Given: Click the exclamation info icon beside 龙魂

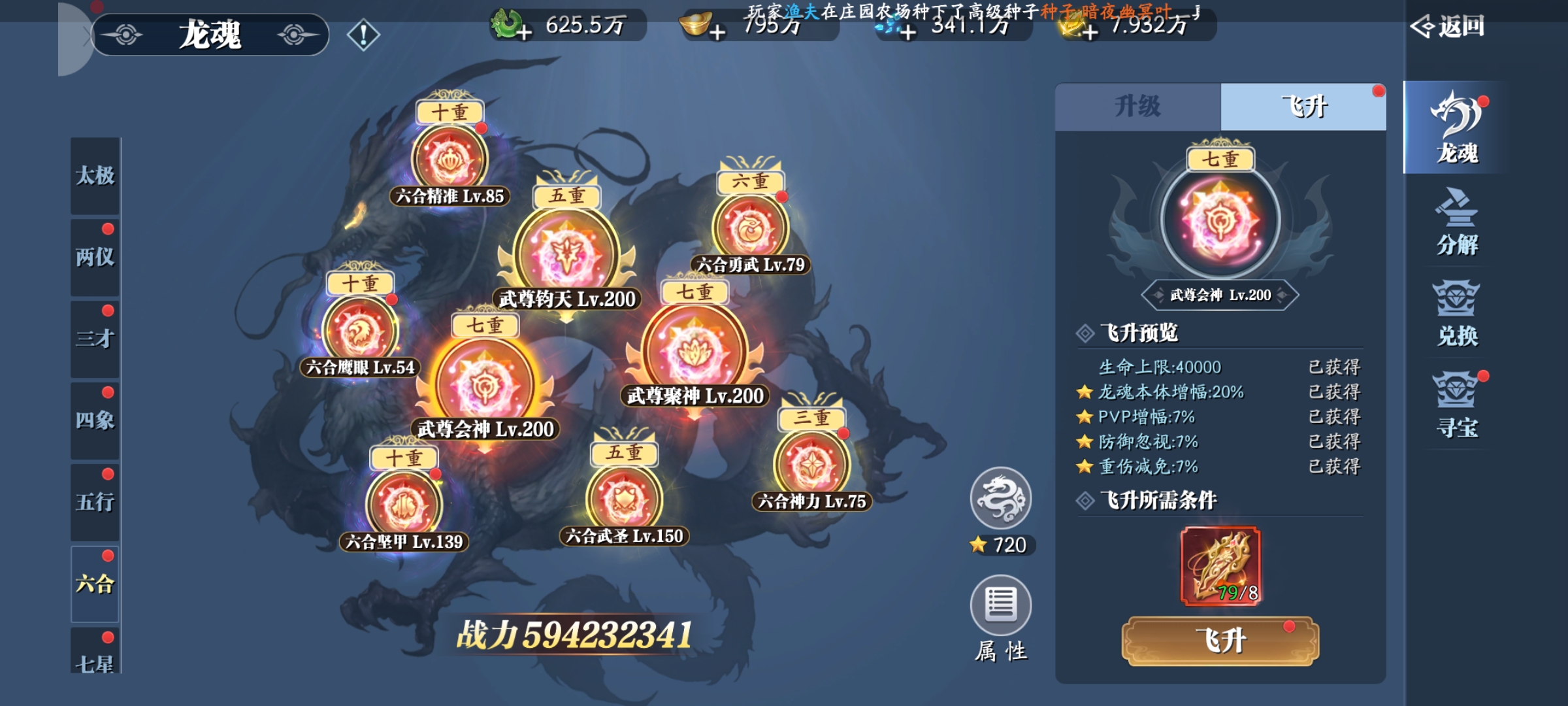Looking at the screenshot, I should (x=363, y=35).
